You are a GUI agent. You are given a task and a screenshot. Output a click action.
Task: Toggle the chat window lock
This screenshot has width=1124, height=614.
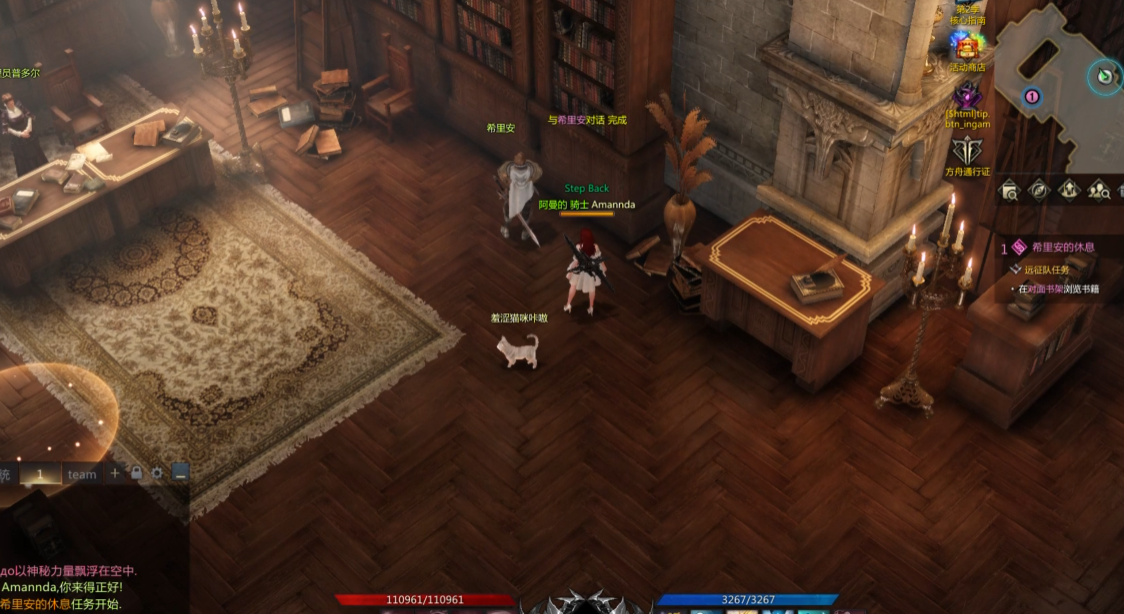click(x=136, y=473)
